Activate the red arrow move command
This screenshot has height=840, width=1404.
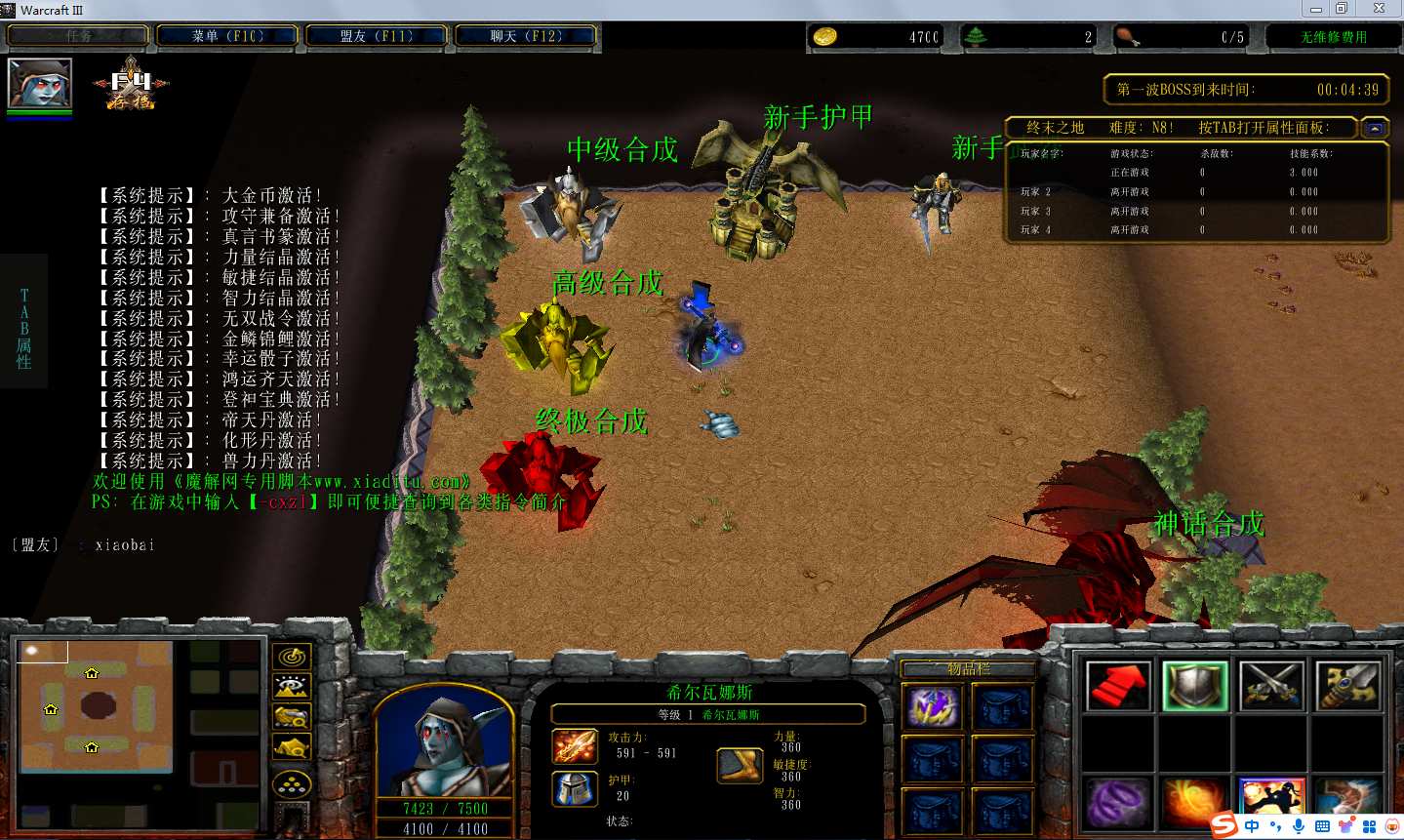(x=1117, y=686)
